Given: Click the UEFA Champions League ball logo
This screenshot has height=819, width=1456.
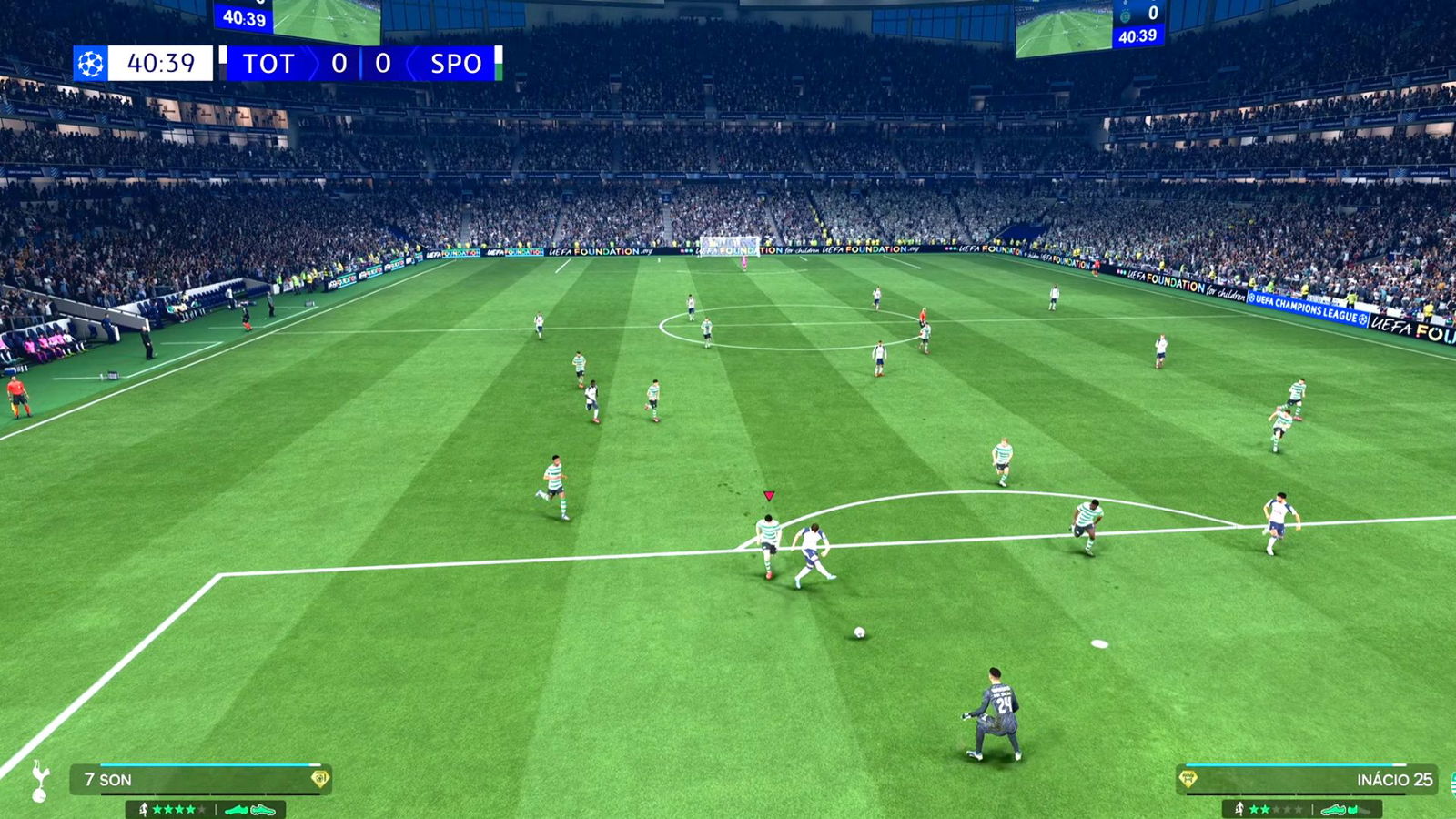Looking at the screenshot, I should [x=91, y=64].
